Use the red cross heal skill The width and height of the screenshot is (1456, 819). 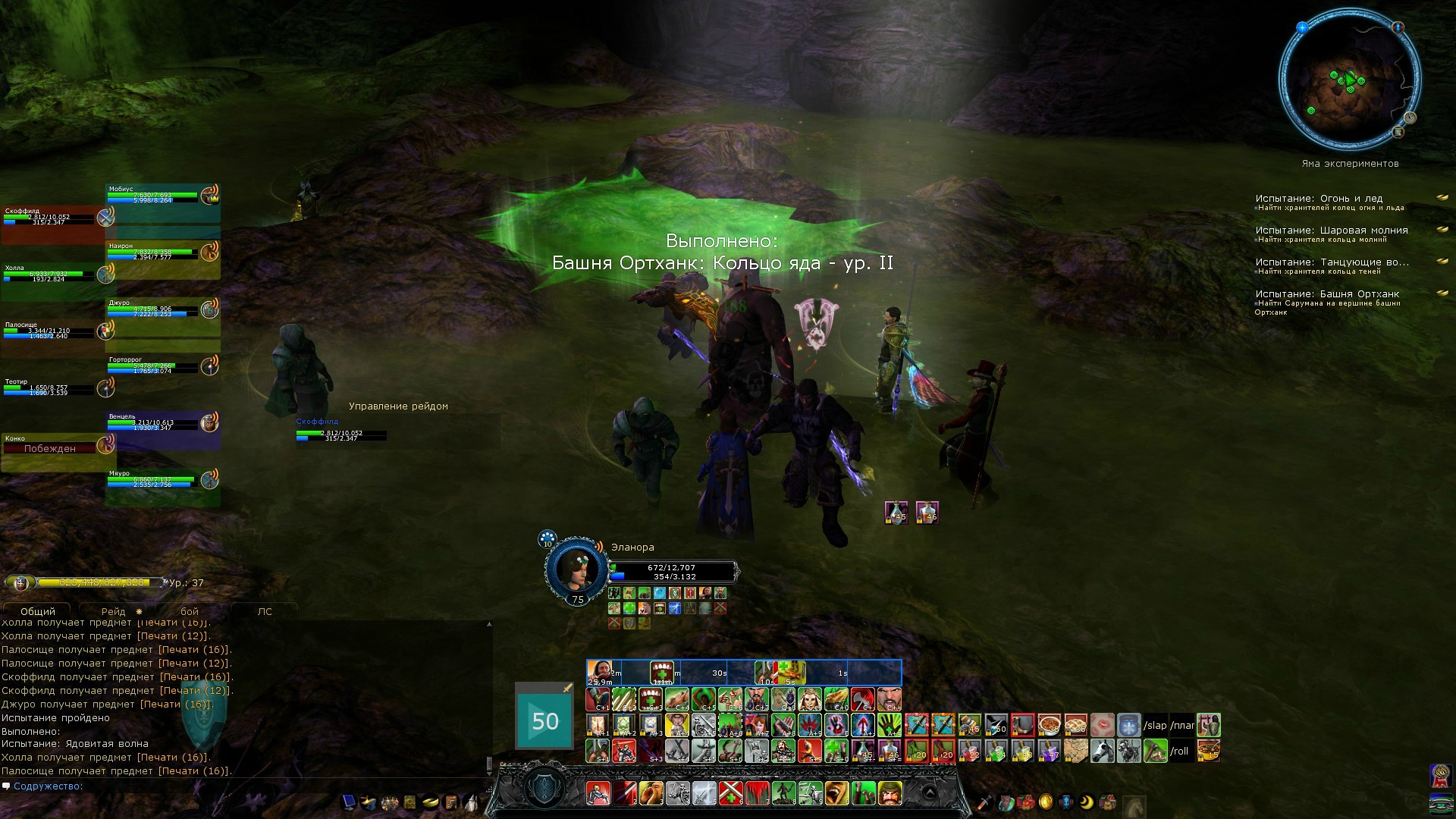730,793
